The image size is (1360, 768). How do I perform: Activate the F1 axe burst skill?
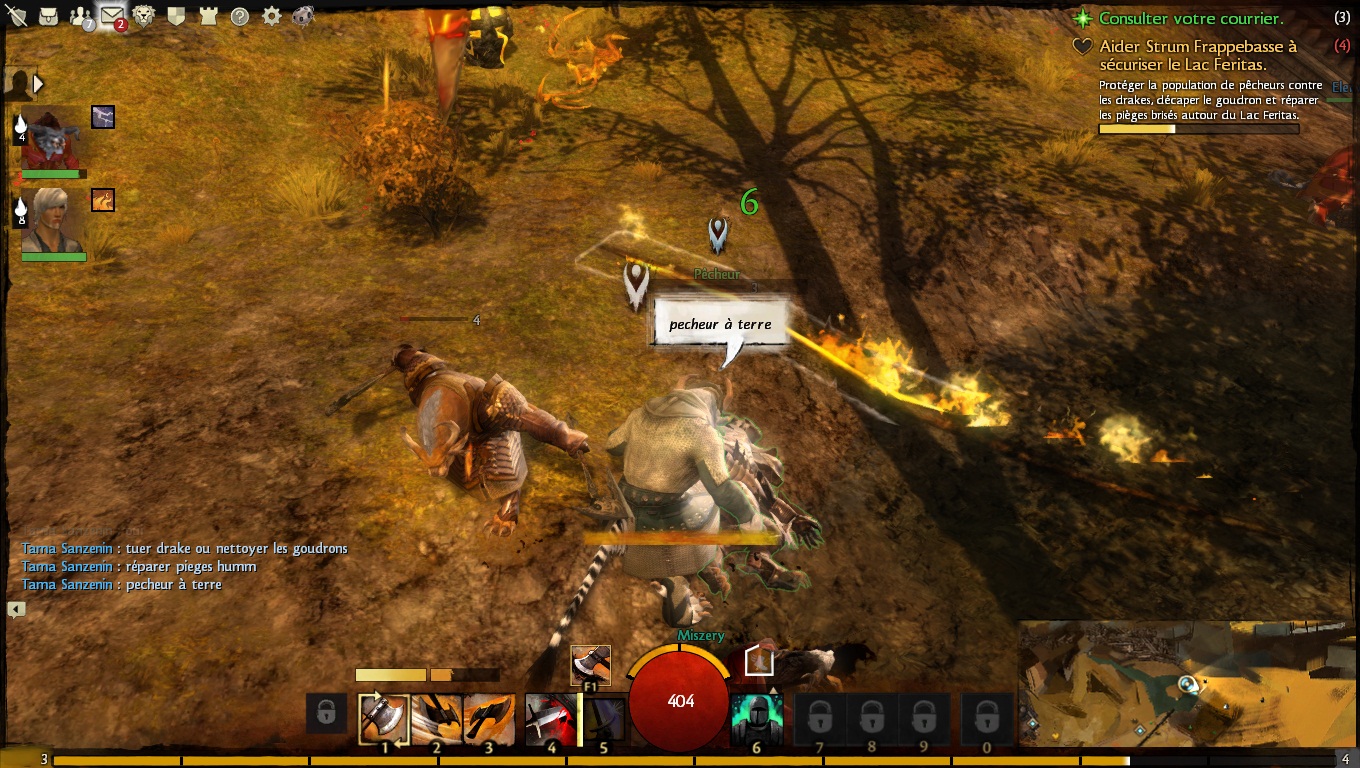[590, 665]
